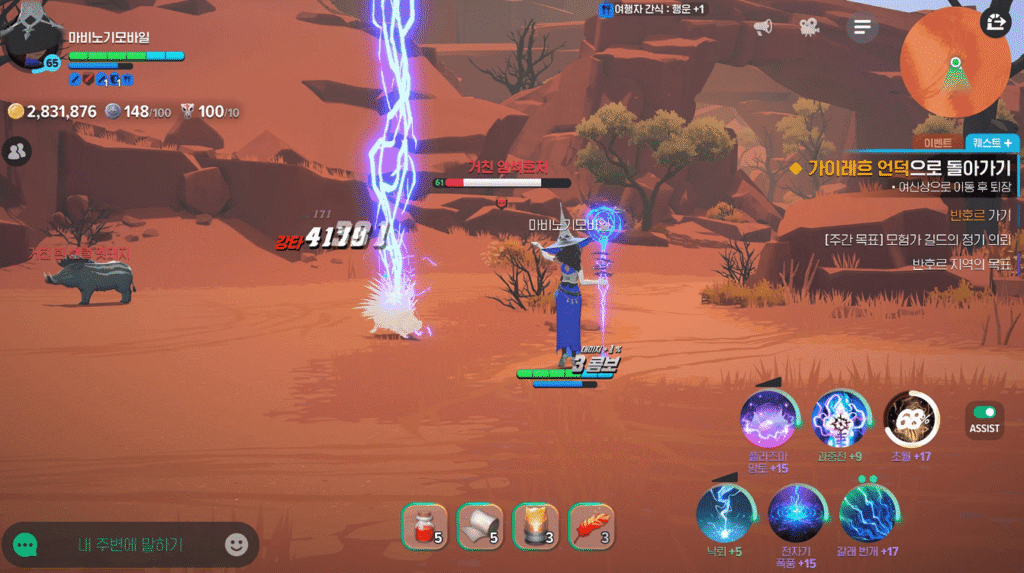Open the party members icon

click(17, 152)
